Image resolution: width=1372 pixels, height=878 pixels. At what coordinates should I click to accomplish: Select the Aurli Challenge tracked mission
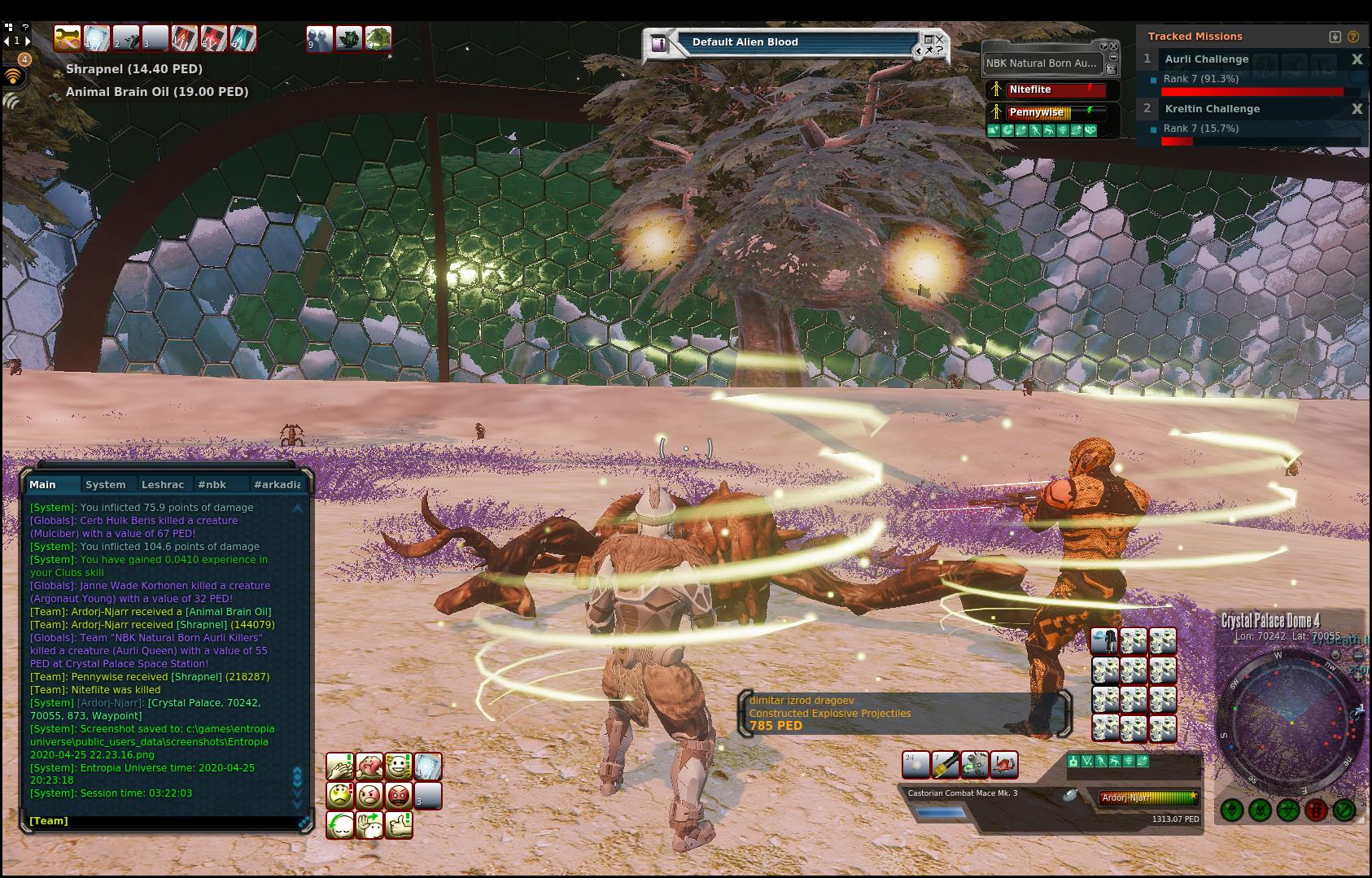[1206, 59]
